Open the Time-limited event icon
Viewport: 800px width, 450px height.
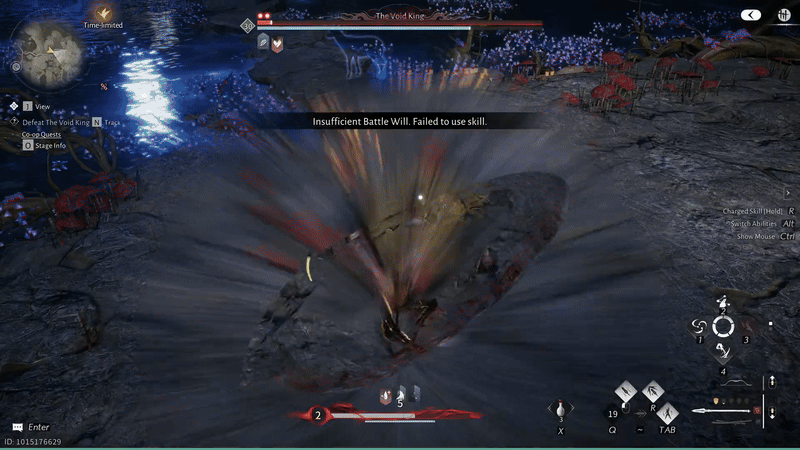coord(103,13)
